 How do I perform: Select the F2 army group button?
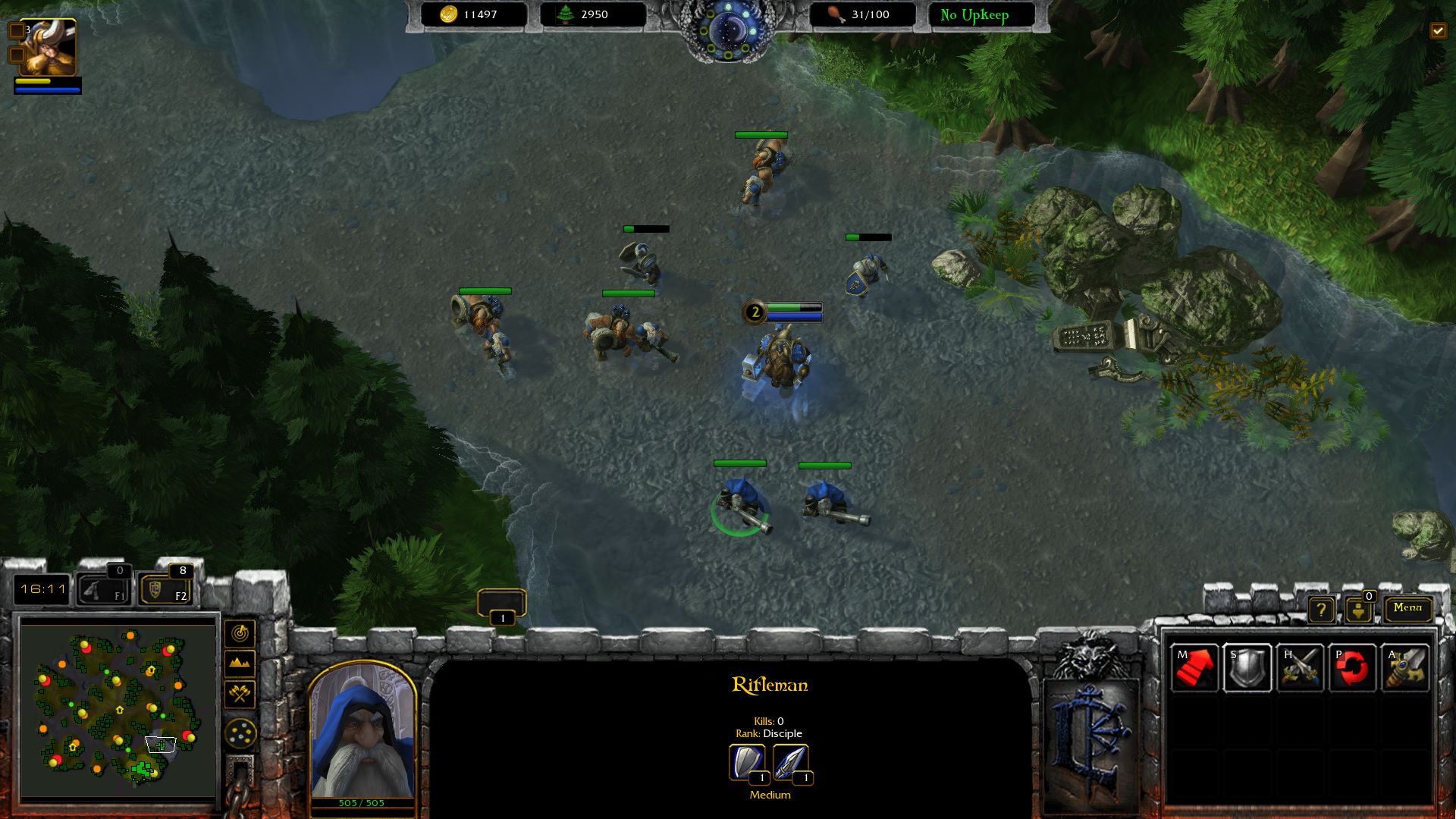[165, 589]
